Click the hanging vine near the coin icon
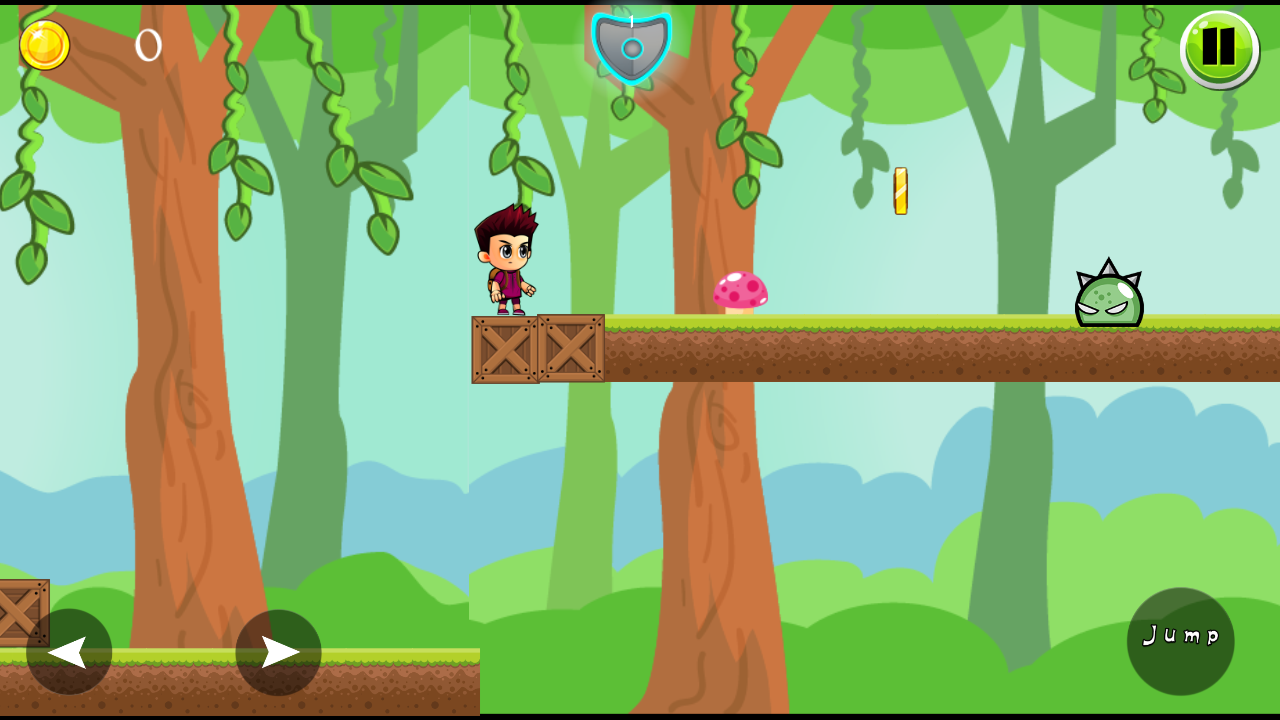Viewport: 1280px width, 720px height. pos(30,110)
